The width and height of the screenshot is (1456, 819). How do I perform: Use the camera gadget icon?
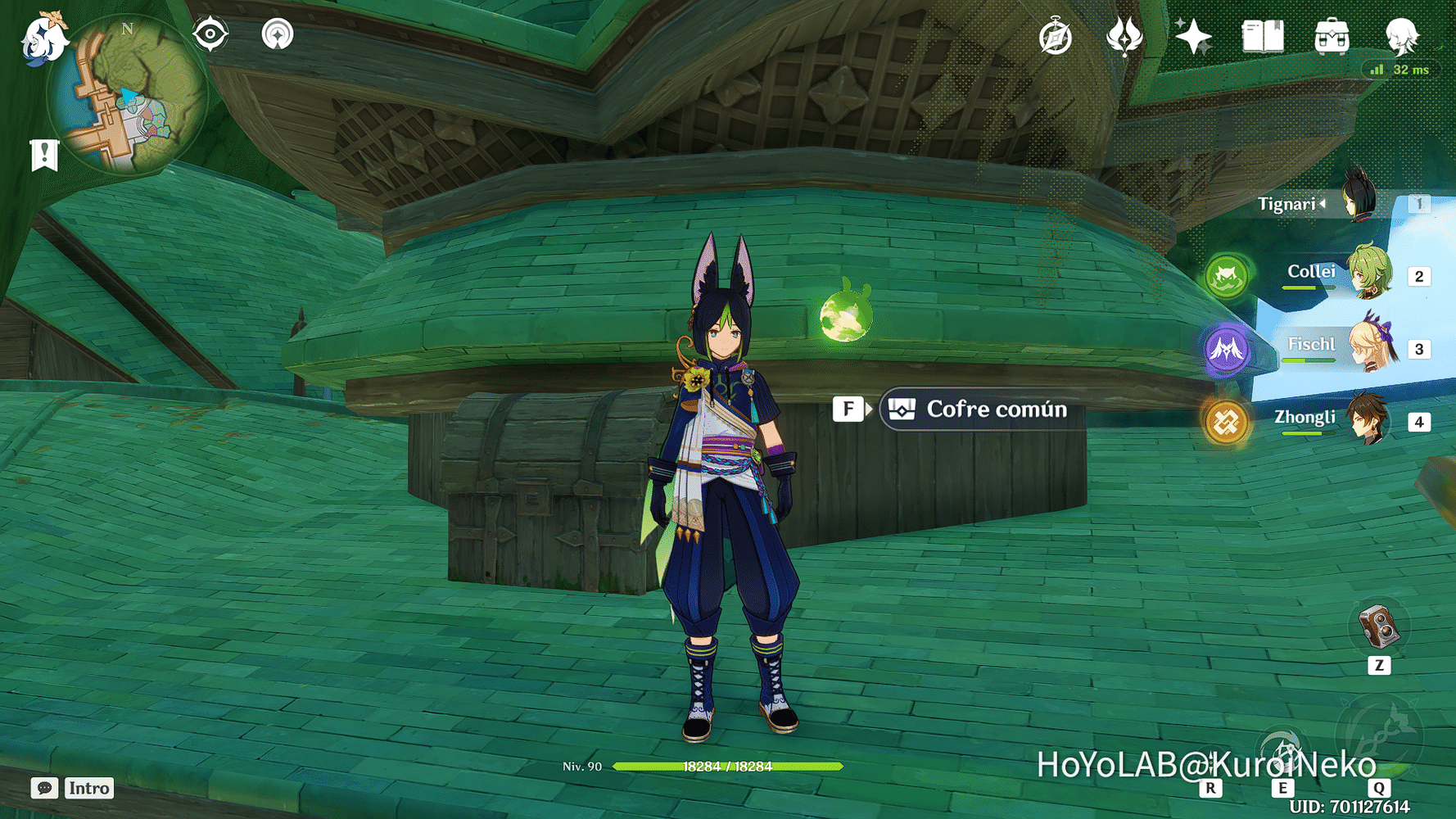coord(1379,628)
